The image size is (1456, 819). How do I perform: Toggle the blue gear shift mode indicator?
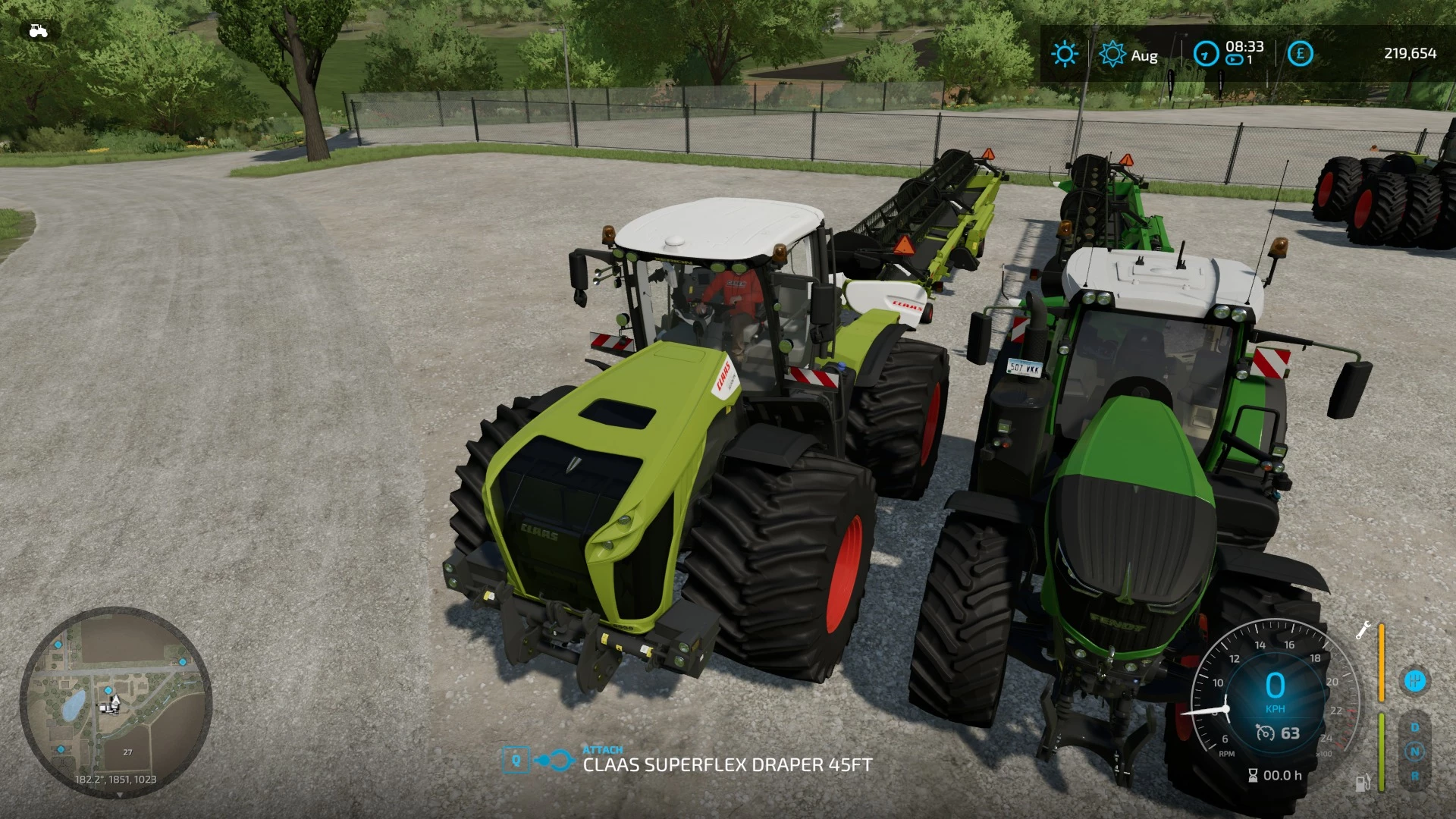1415,680
